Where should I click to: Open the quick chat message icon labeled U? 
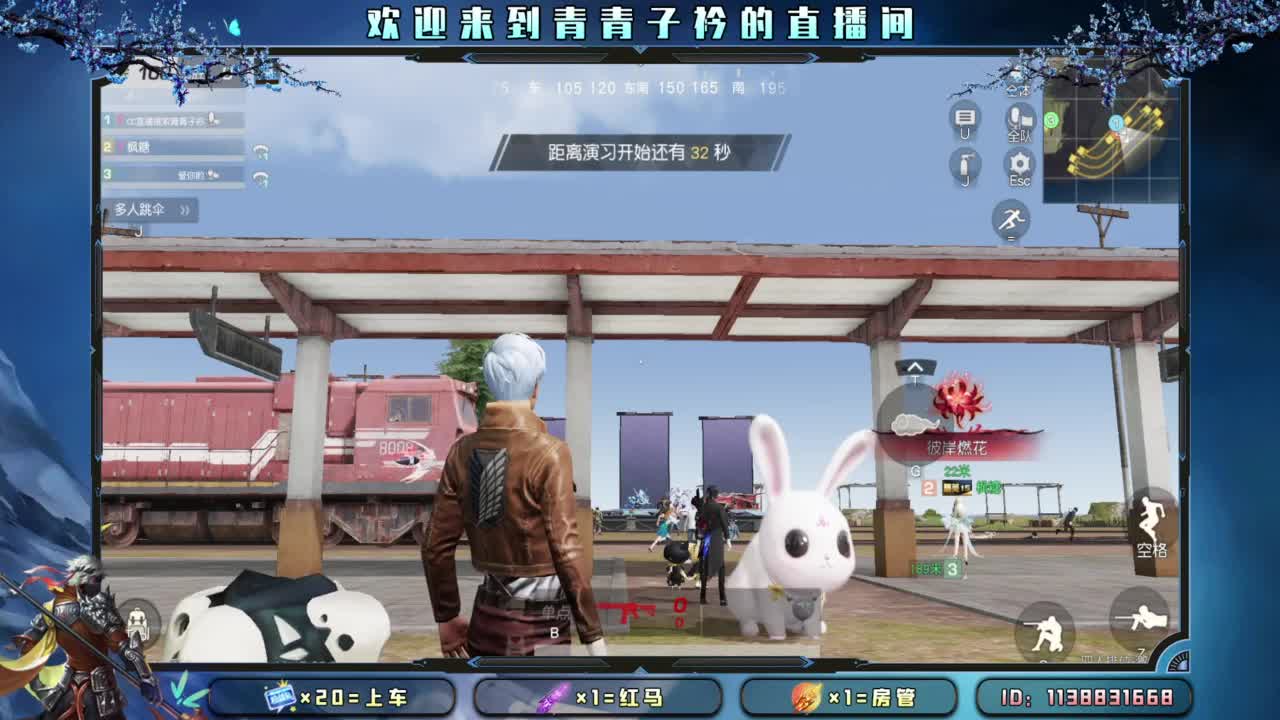966,117
